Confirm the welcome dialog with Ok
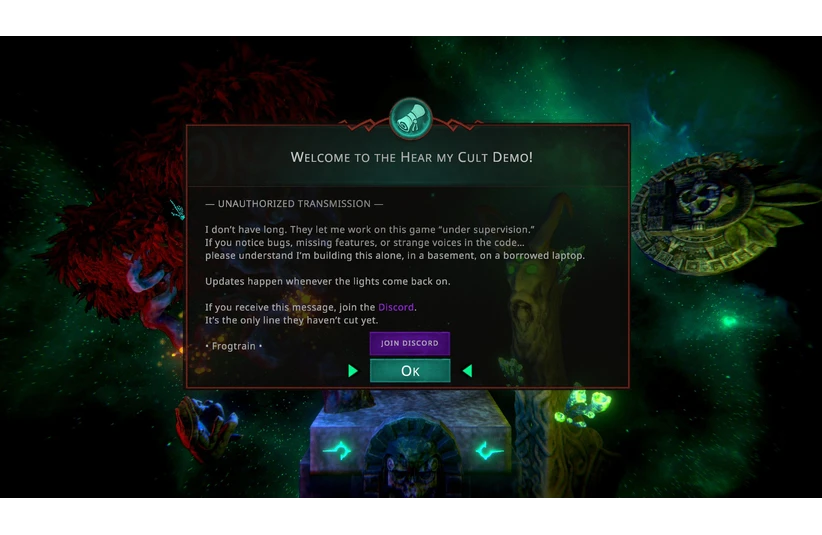Viewport: 822px width, 535px height. coord(410,371)
